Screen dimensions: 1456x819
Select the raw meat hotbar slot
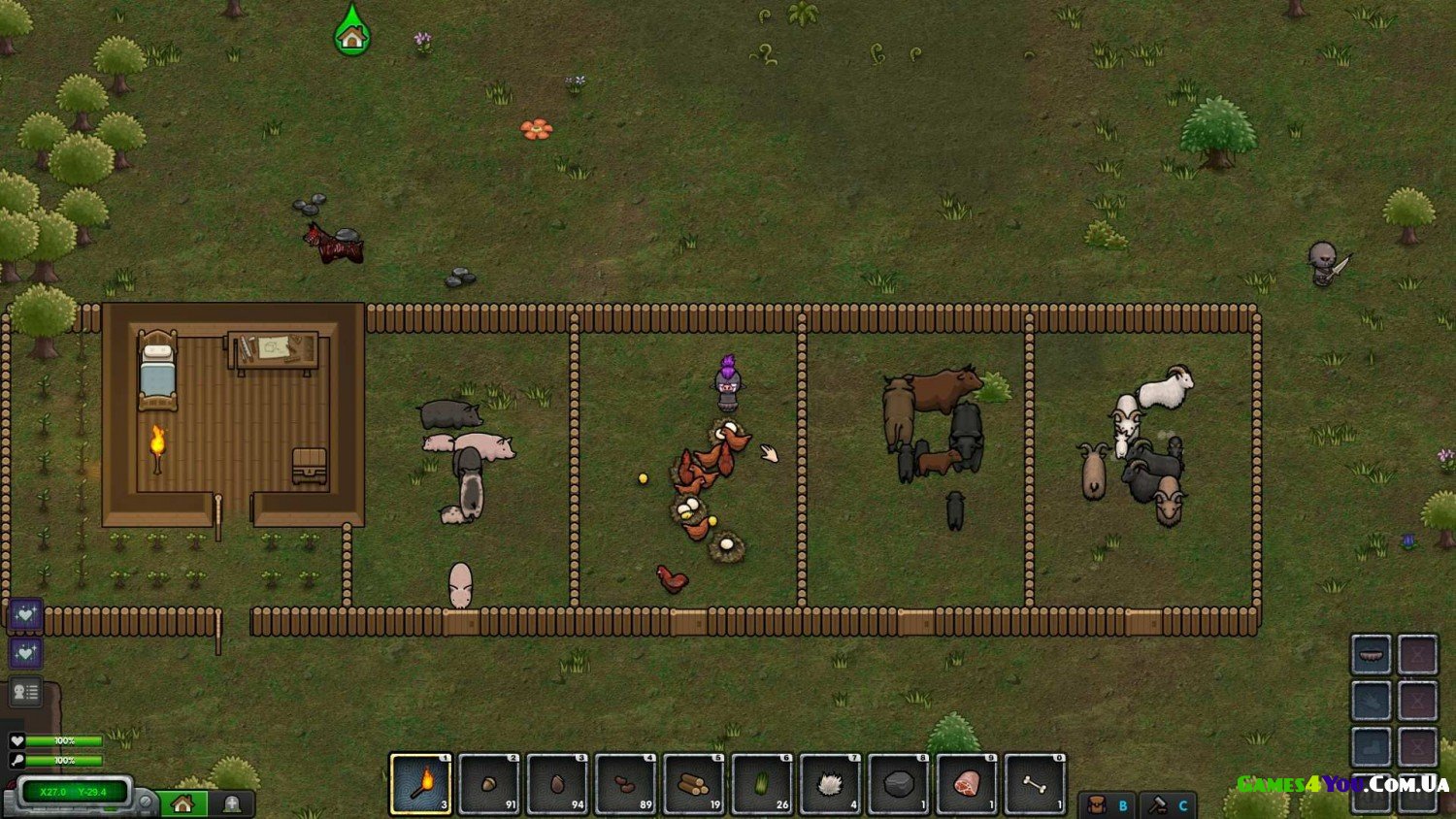pos(967,783)
